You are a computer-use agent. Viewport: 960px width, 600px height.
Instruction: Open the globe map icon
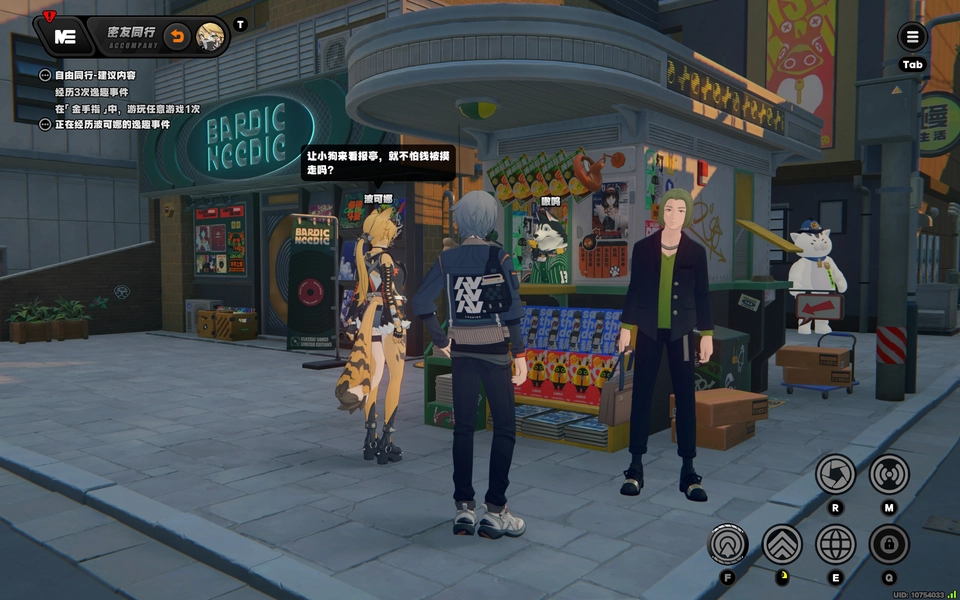click(x=835, y=545)
